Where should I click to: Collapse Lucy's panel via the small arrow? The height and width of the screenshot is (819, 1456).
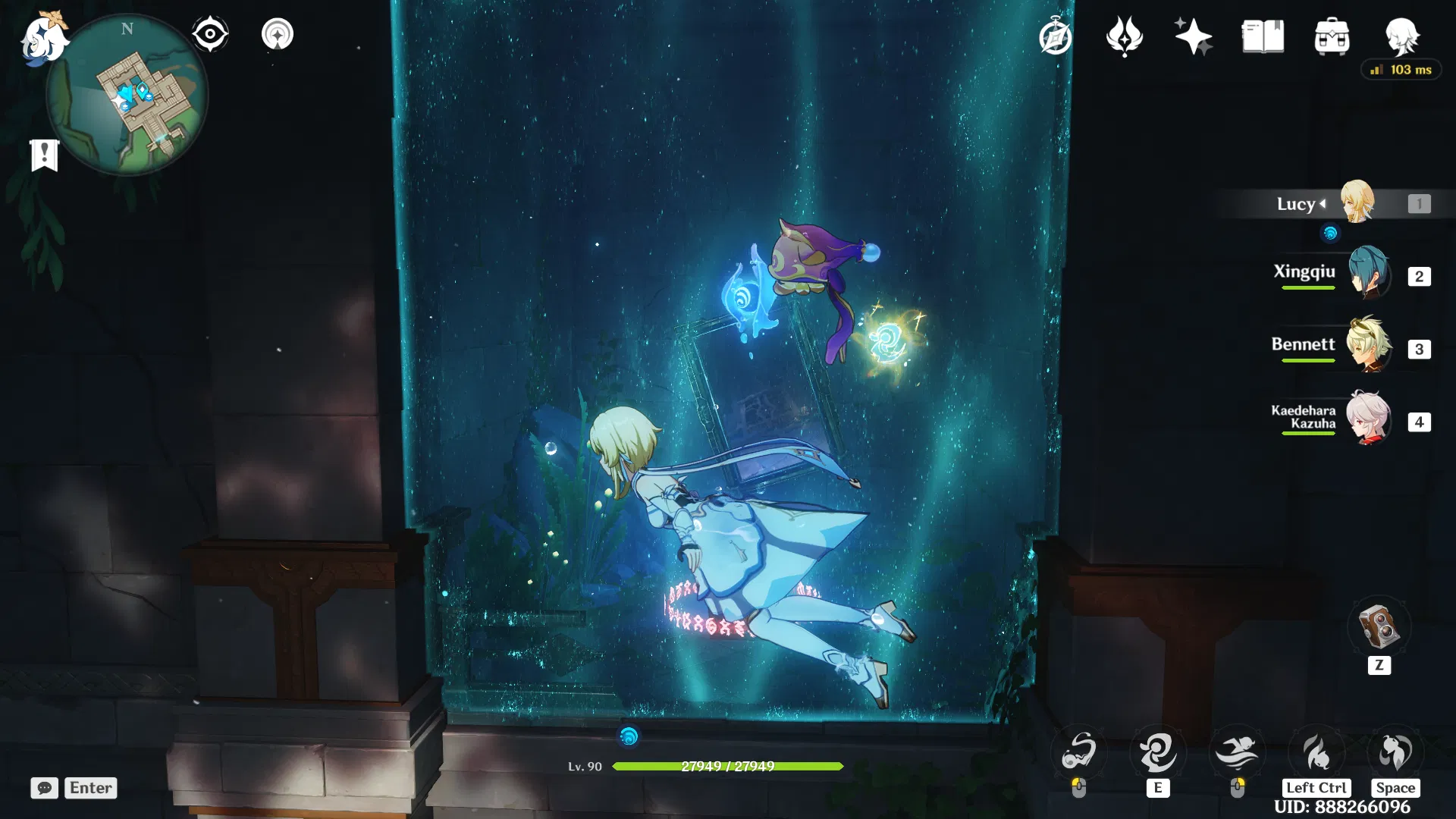point(1323,203)
